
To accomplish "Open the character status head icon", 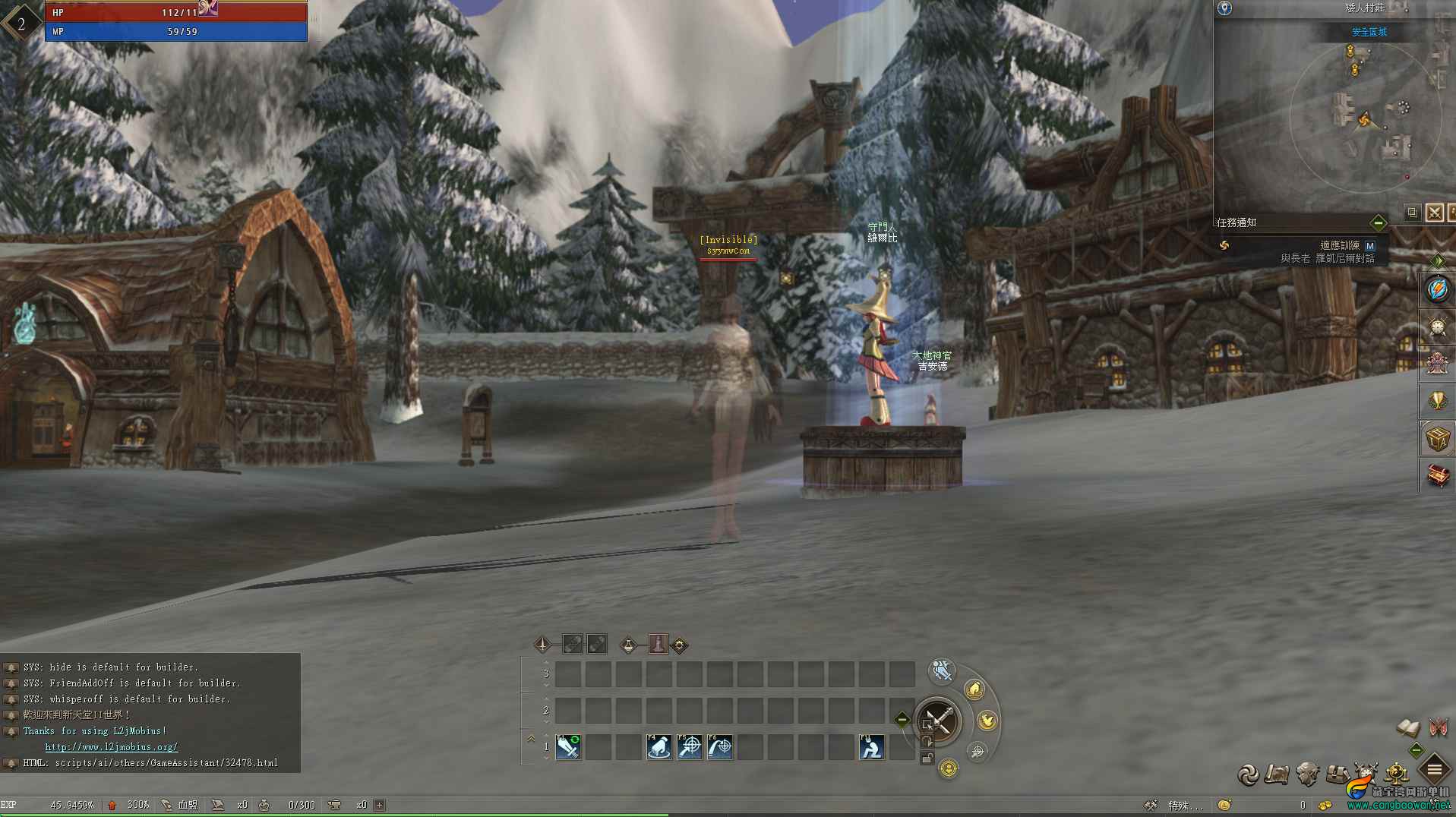I will click(1308, 774).
